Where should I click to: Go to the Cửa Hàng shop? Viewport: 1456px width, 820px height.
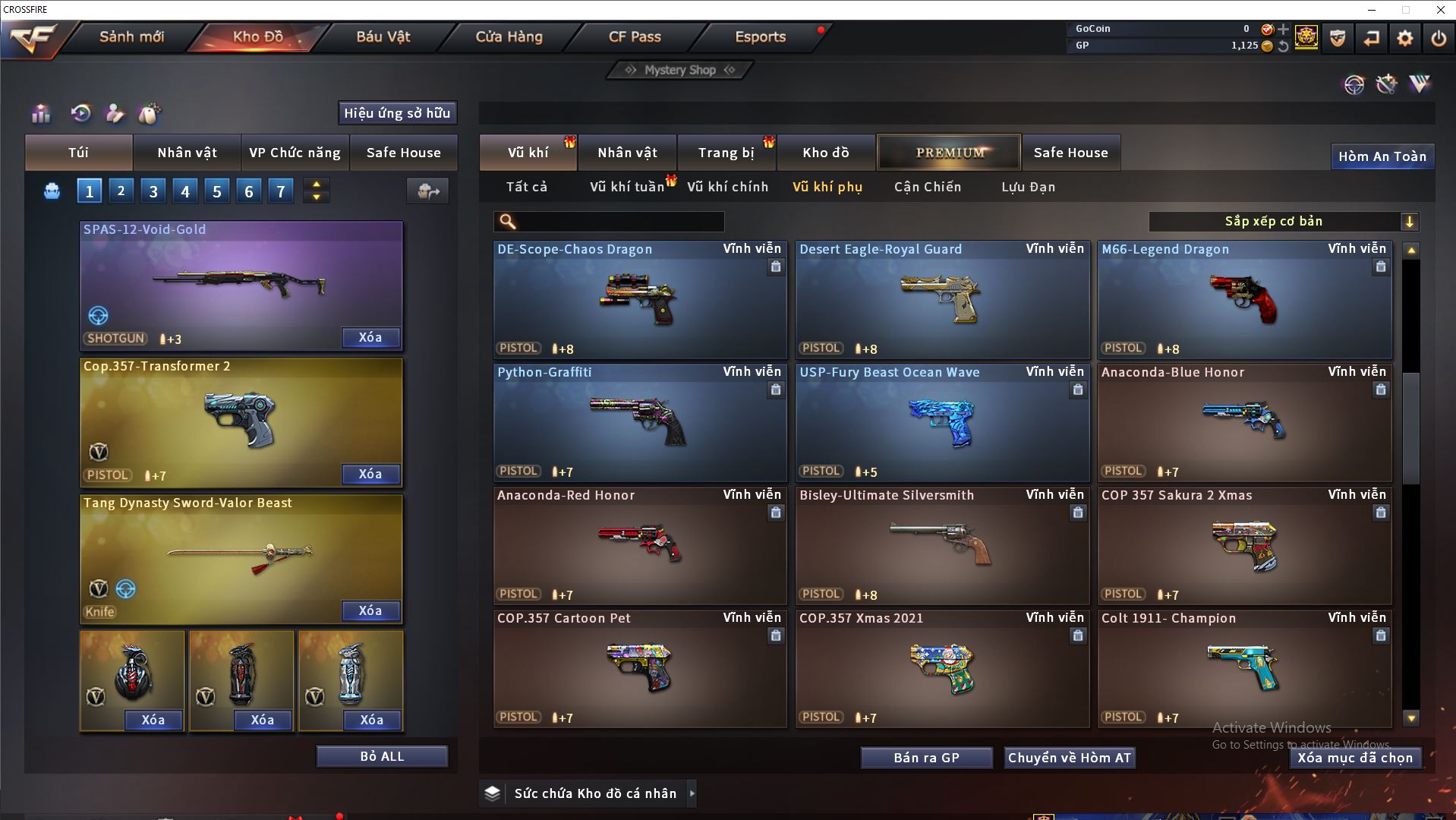click(x=509, y=36)
